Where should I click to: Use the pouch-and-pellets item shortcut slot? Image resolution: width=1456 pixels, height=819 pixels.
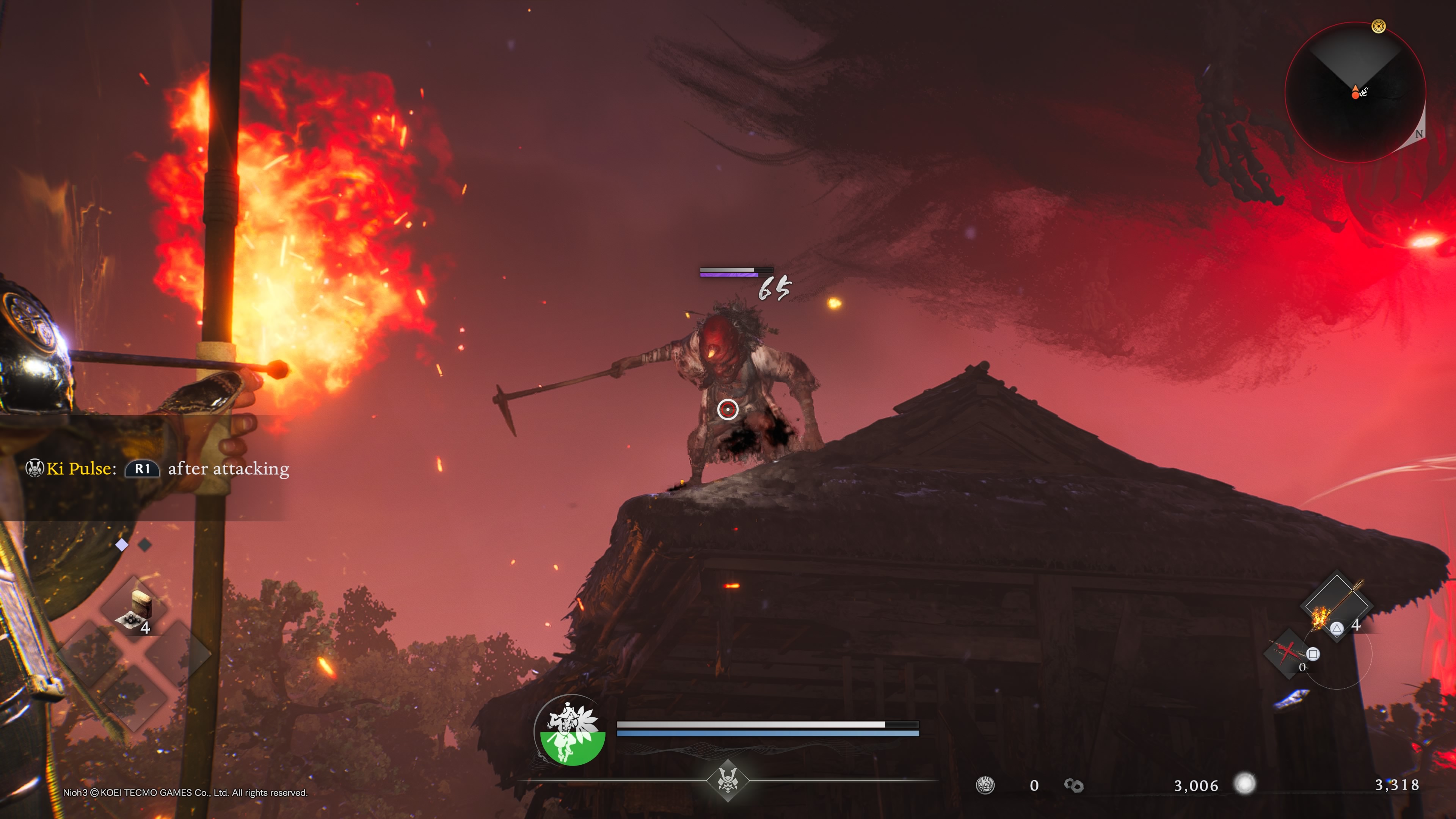pos(135,608)
